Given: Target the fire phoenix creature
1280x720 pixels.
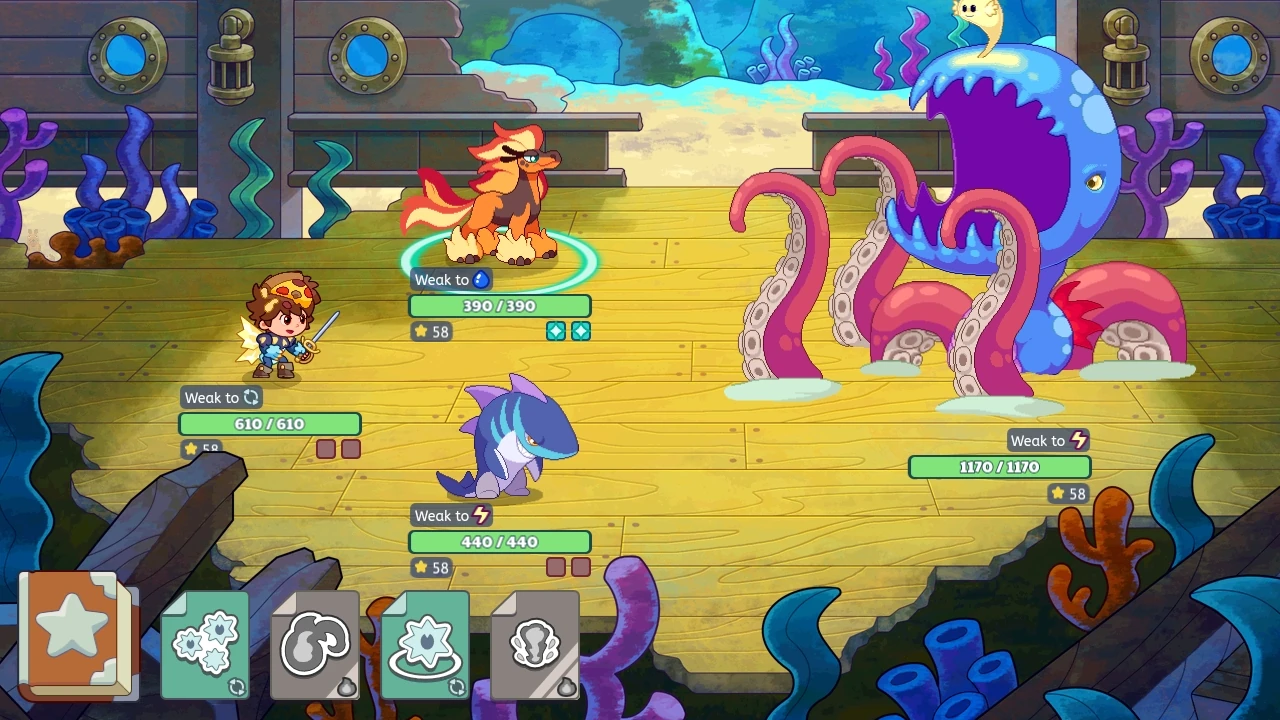Looking at the screenshot, I should tap(505, 195).
